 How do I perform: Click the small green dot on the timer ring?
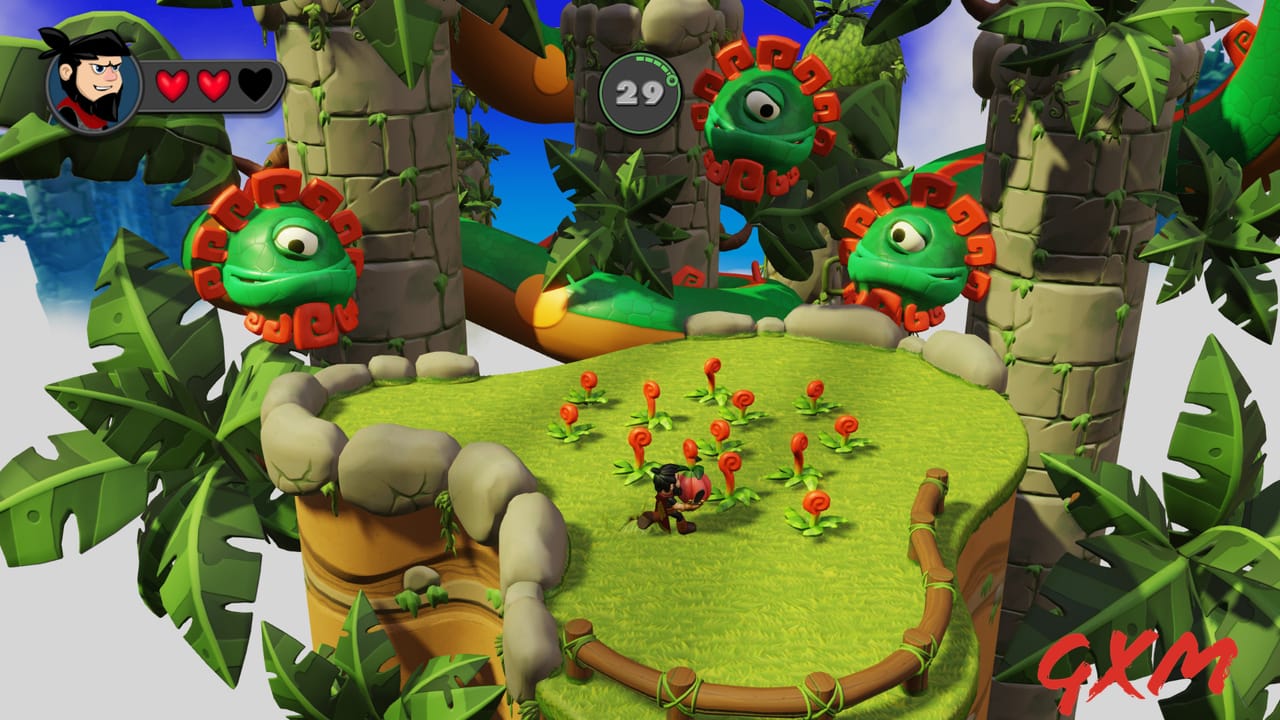(x=672, y=79)
